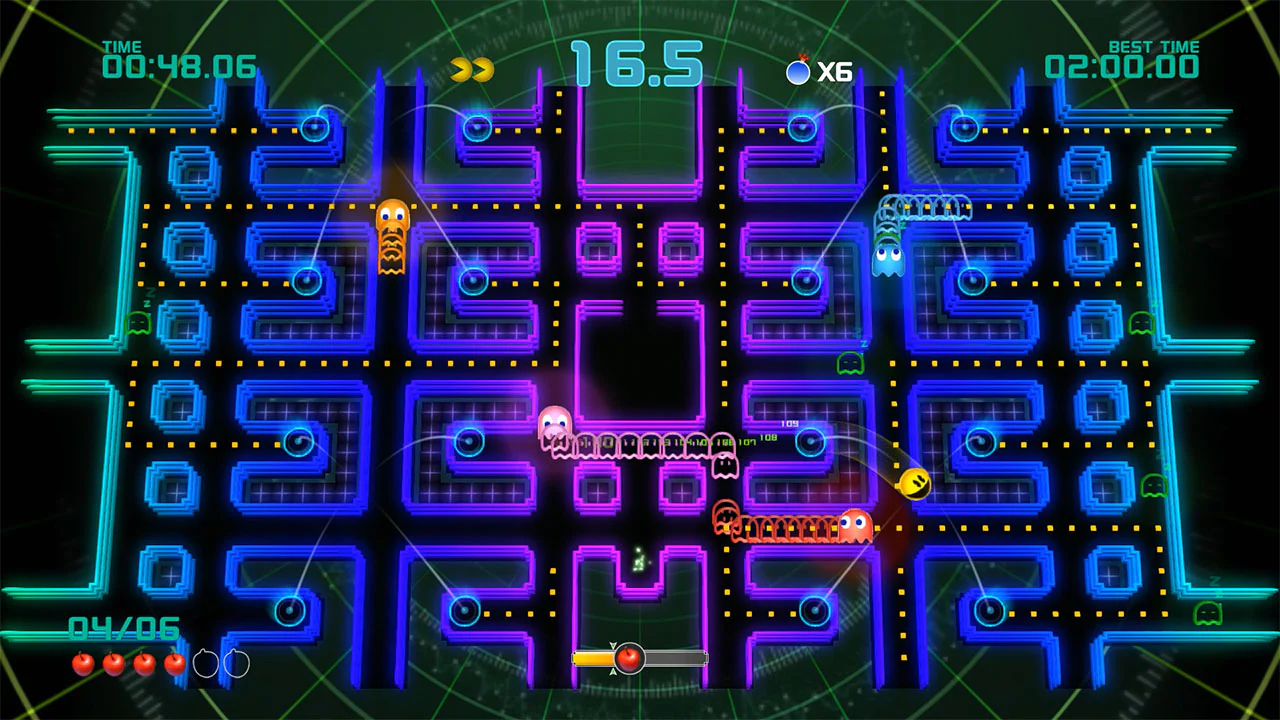
Task: Toggle the second empty fruit slot circle
Action: pyautogui.click(x=237, y=663)
